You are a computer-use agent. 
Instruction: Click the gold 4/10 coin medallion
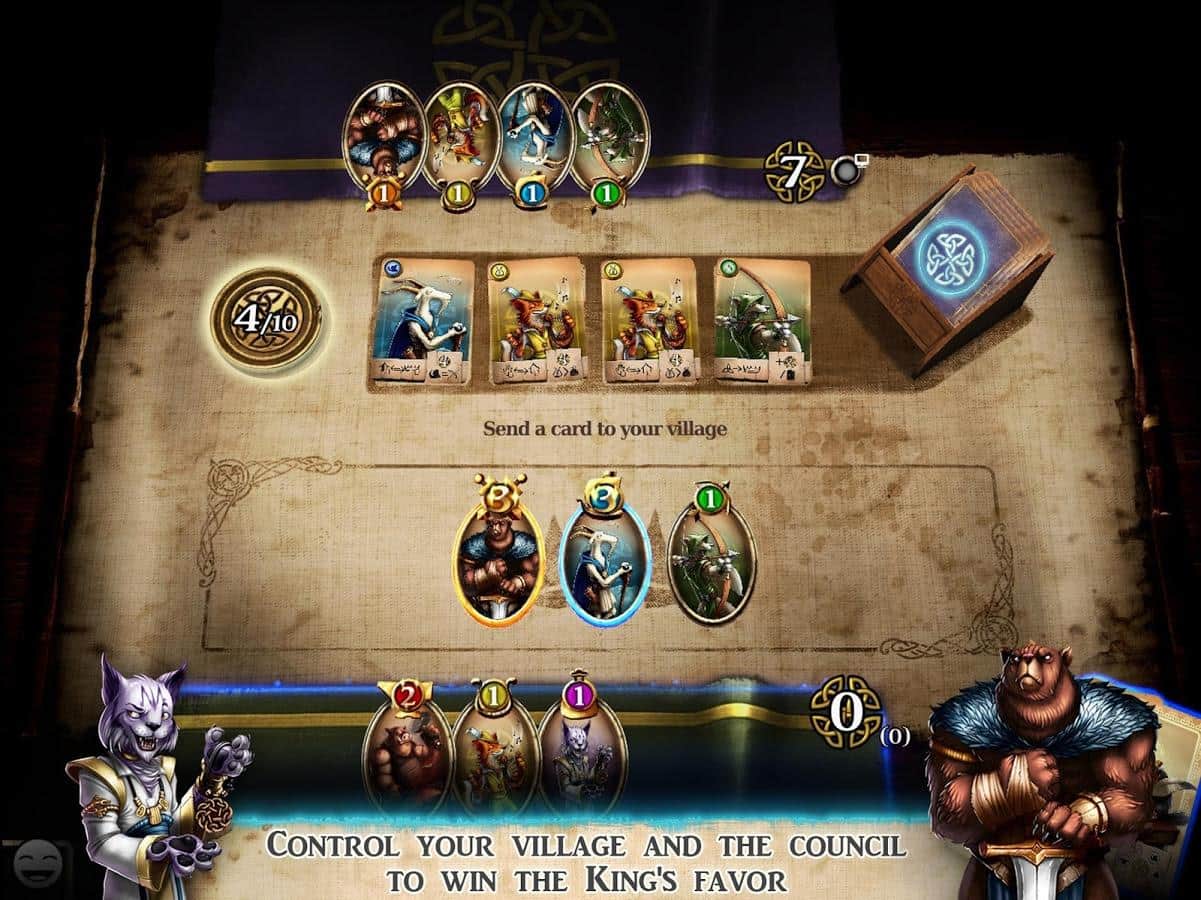(265, 320)
